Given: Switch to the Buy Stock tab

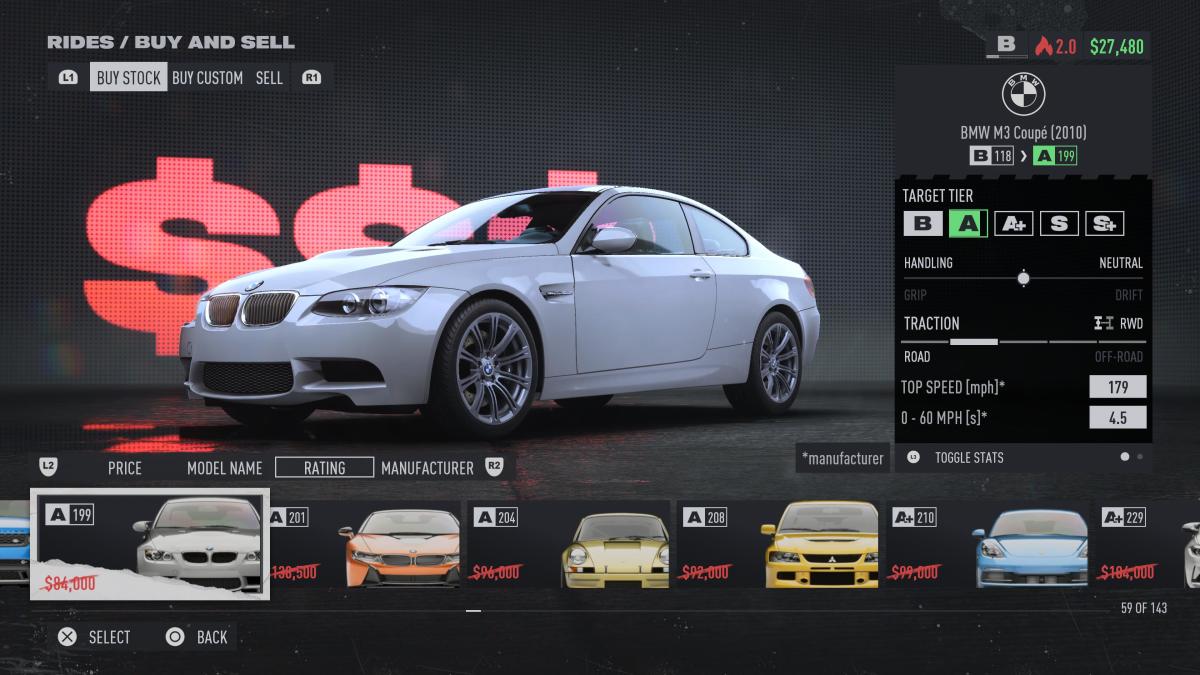Looking at the screenshot, I should tap(128, 77).
